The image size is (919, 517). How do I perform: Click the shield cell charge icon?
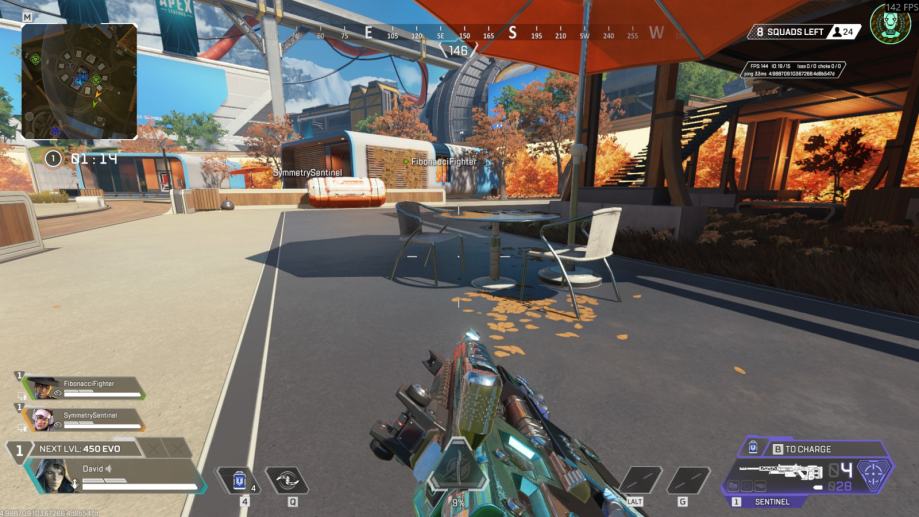pyautogui.click(x=751, y=449)
